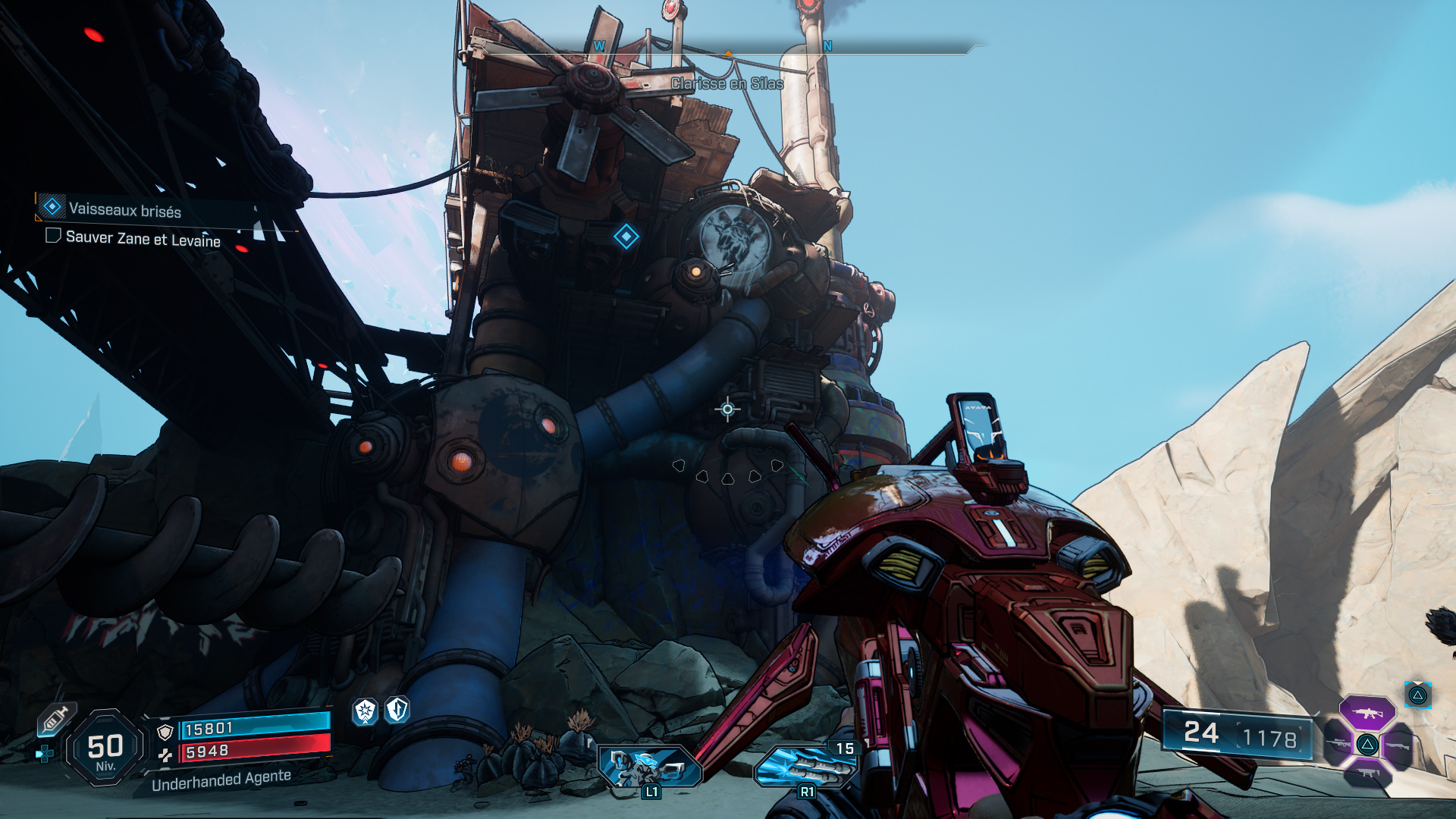Image resolution: width=1456 pixels, height=819 pixels.
Task: Select the Sauver Zane et Levaine objective
Action: pos(143,238)
